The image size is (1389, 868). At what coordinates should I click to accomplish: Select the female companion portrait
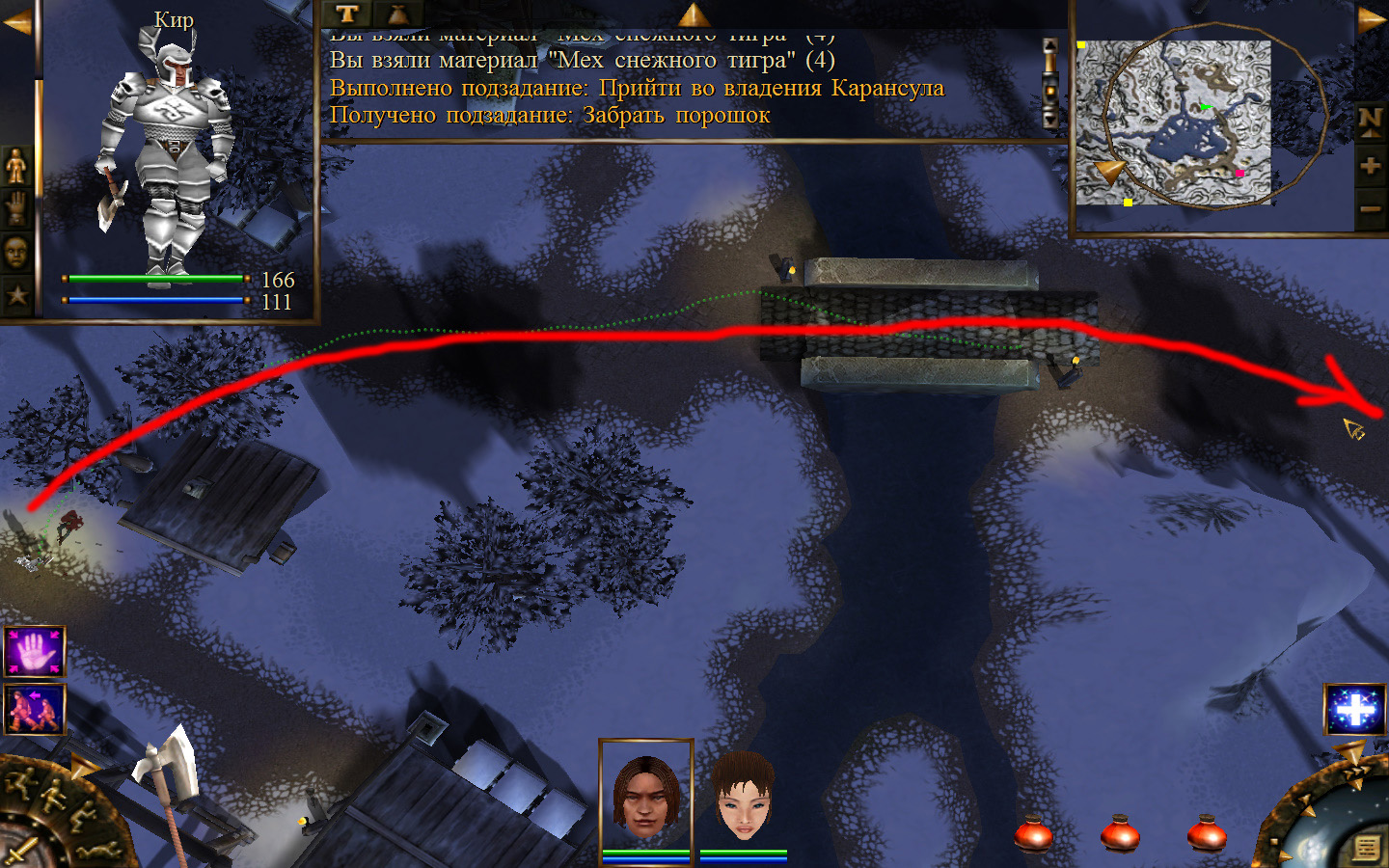point(743,797)
